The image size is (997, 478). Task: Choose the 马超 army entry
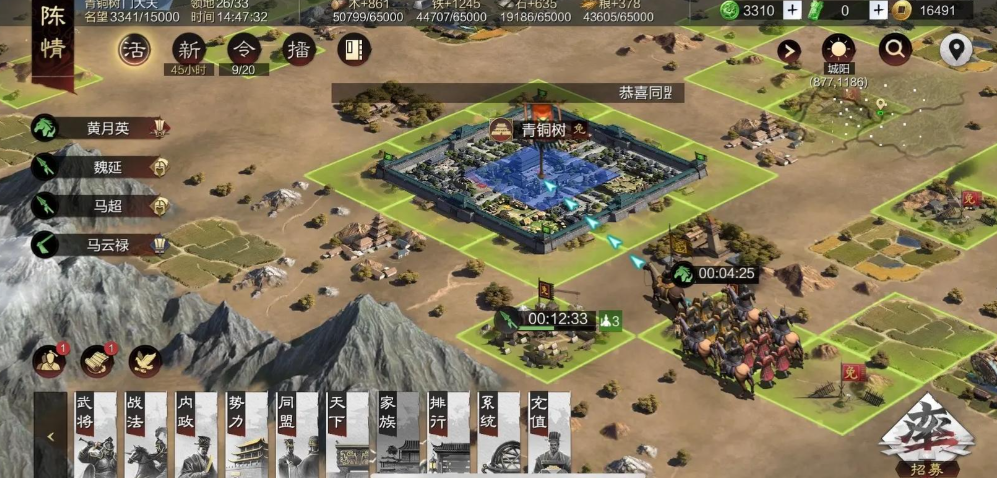click(101, 206)
